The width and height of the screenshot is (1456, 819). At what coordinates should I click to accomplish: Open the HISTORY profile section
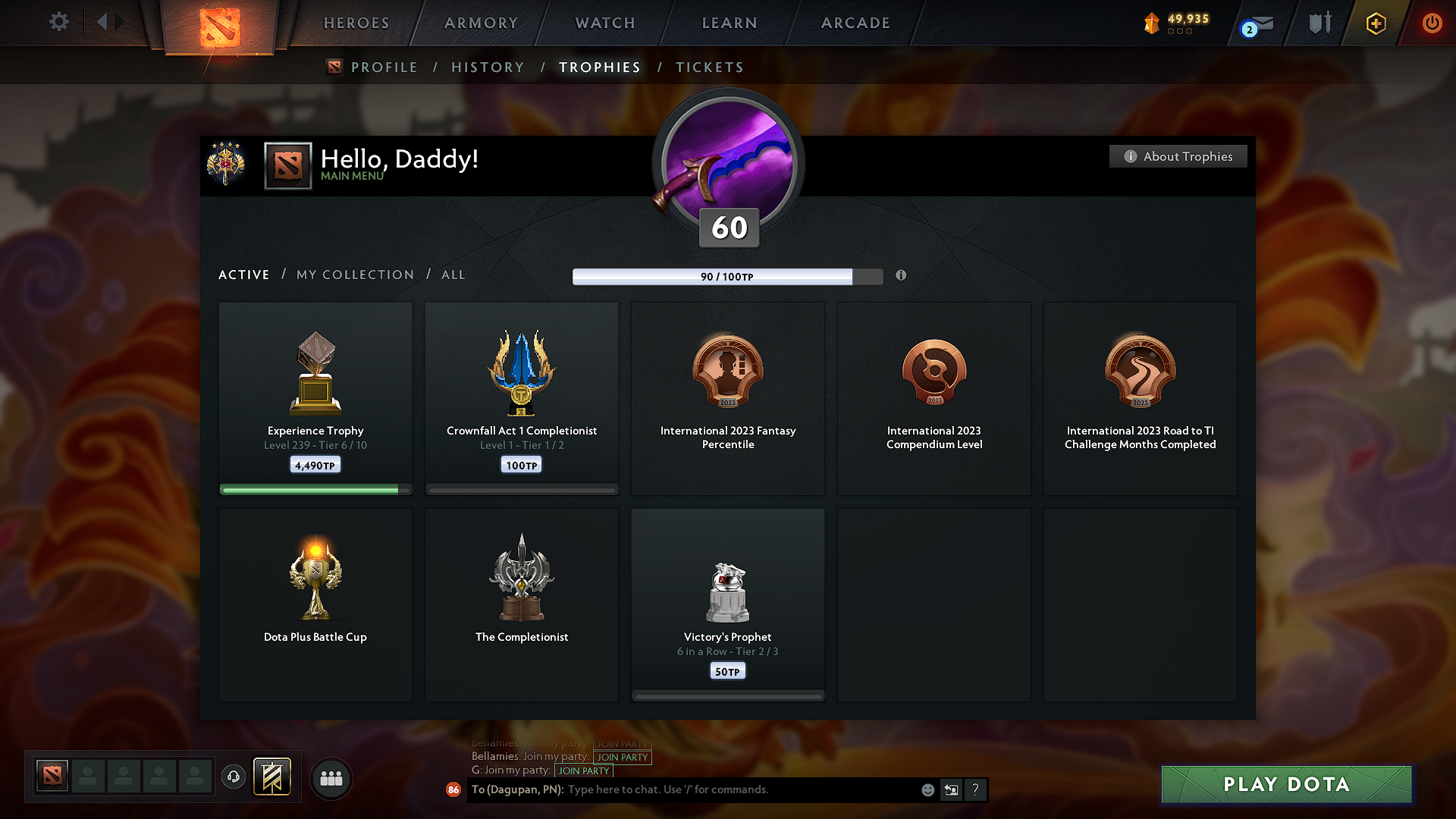(x=488, y=67)
